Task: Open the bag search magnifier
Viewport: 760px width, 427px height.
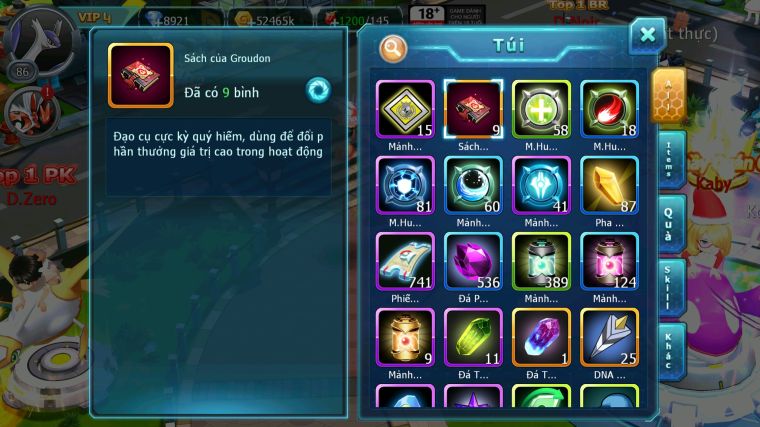Action: (x=393, y=47)
